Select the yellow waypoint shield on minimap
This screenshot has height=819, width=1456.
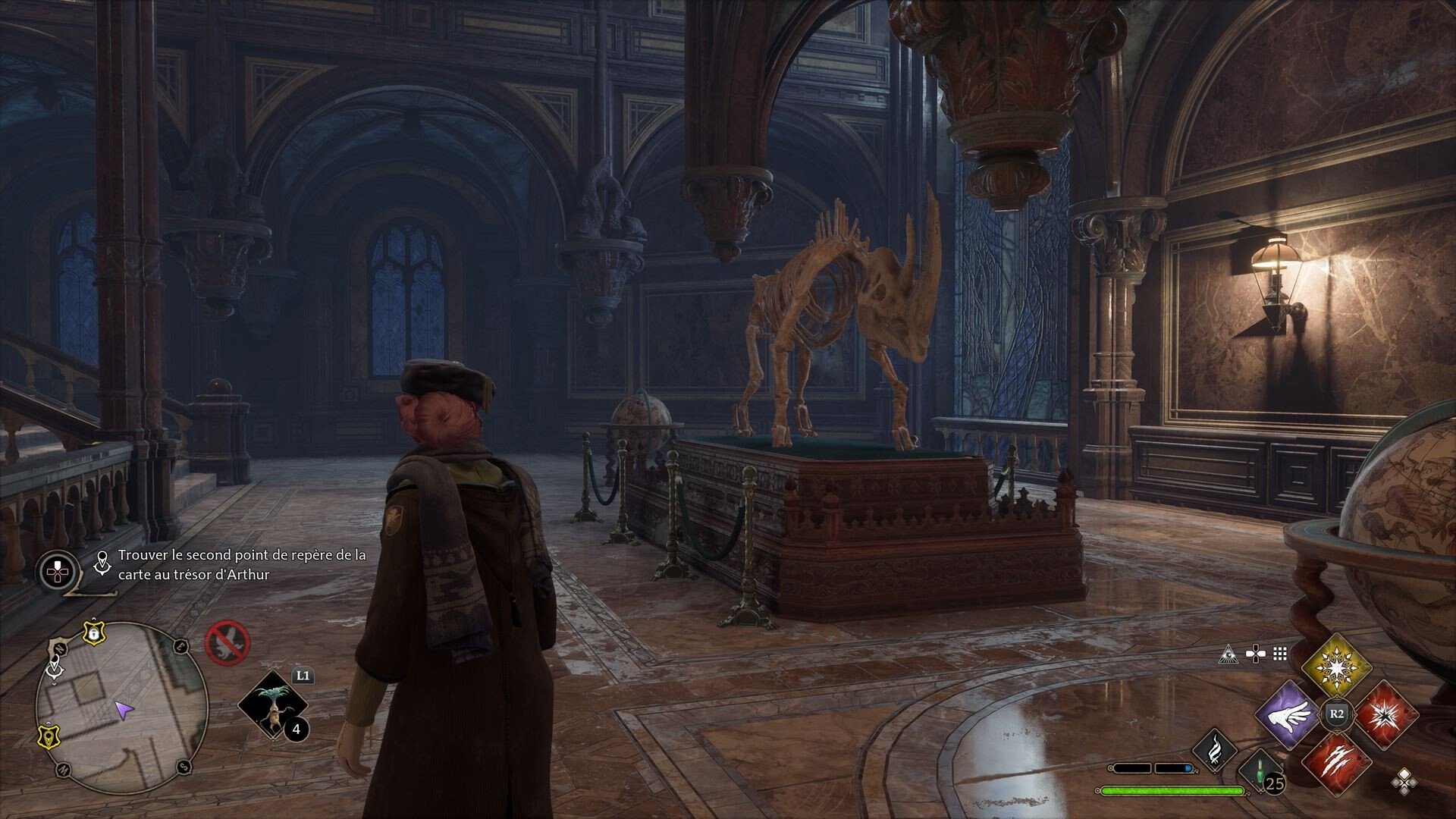[49, 736]
